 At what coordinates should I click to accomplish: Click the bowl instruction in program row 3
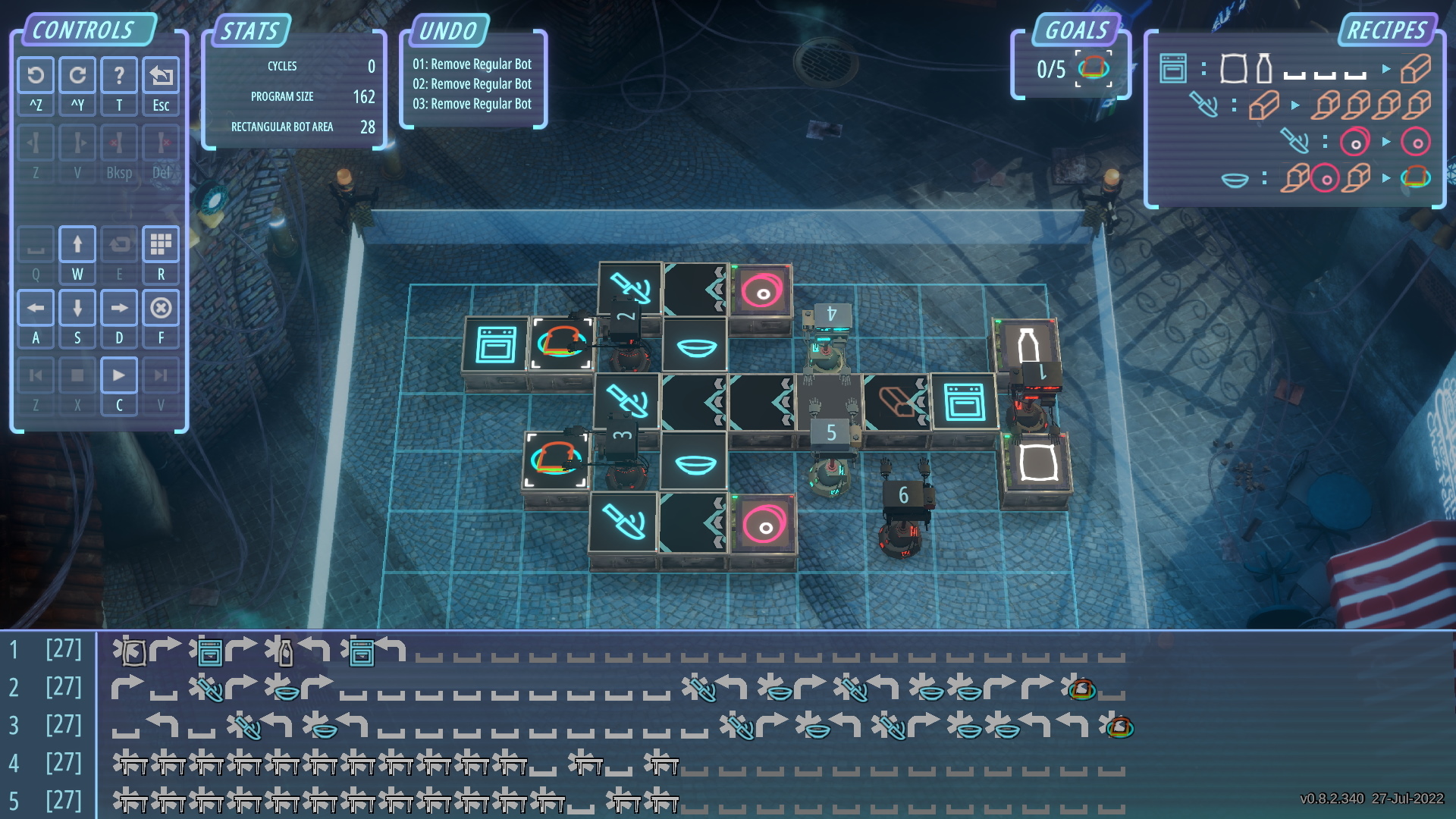point(324,728)
